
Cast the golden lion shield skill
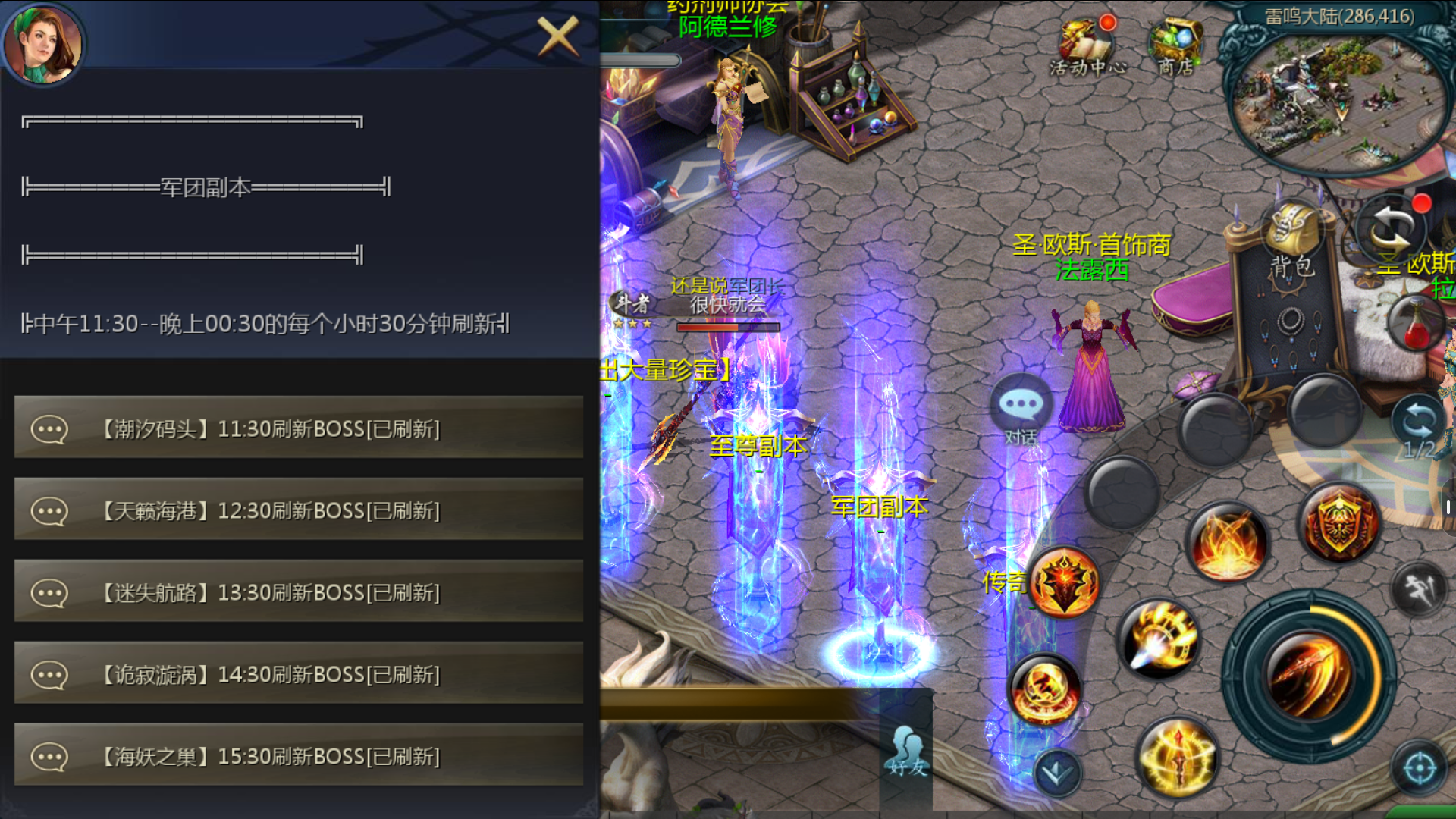click(1339, 523)
